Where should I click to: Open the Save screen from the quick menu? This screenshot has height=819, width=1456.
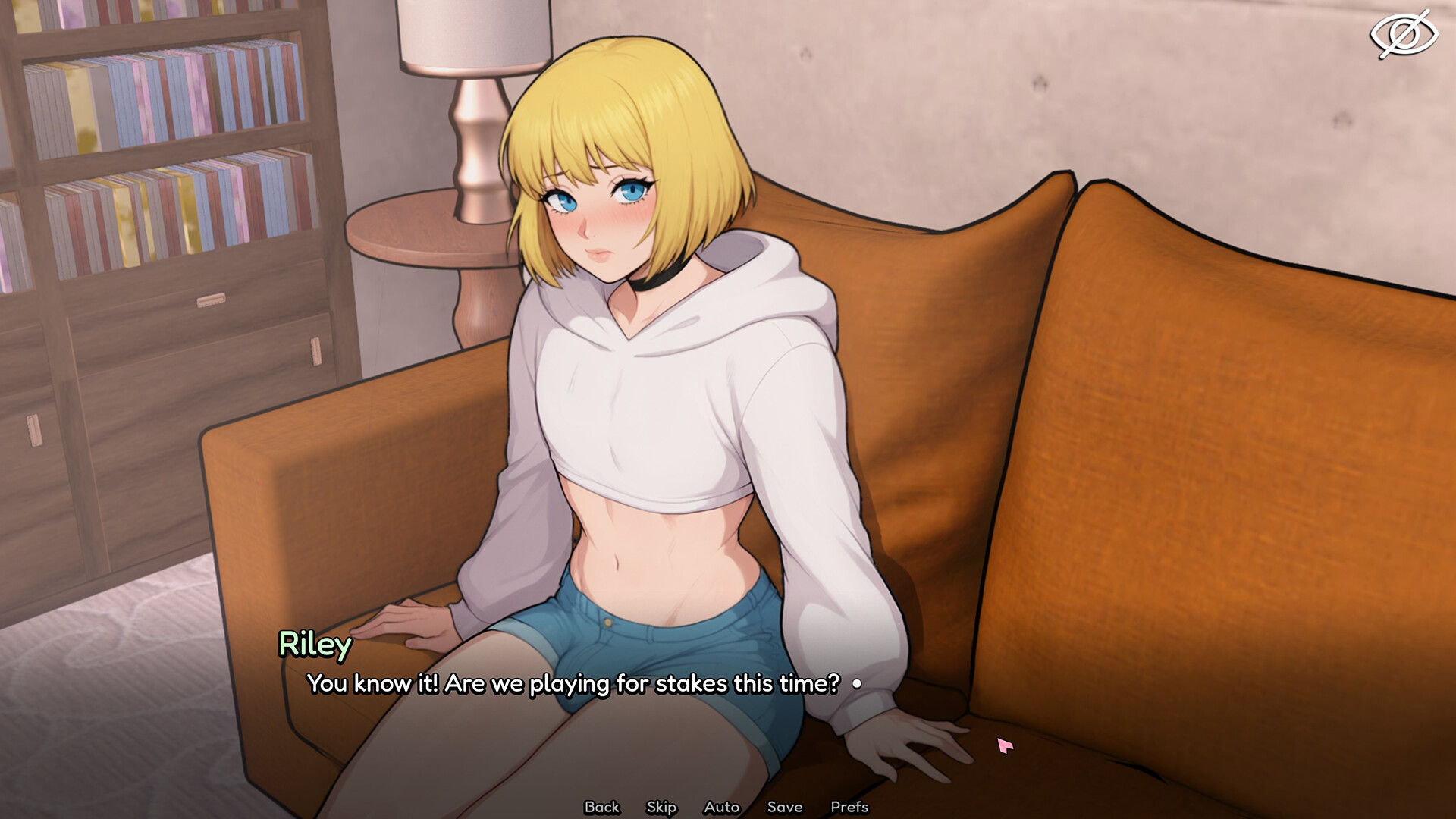[785, 807]
